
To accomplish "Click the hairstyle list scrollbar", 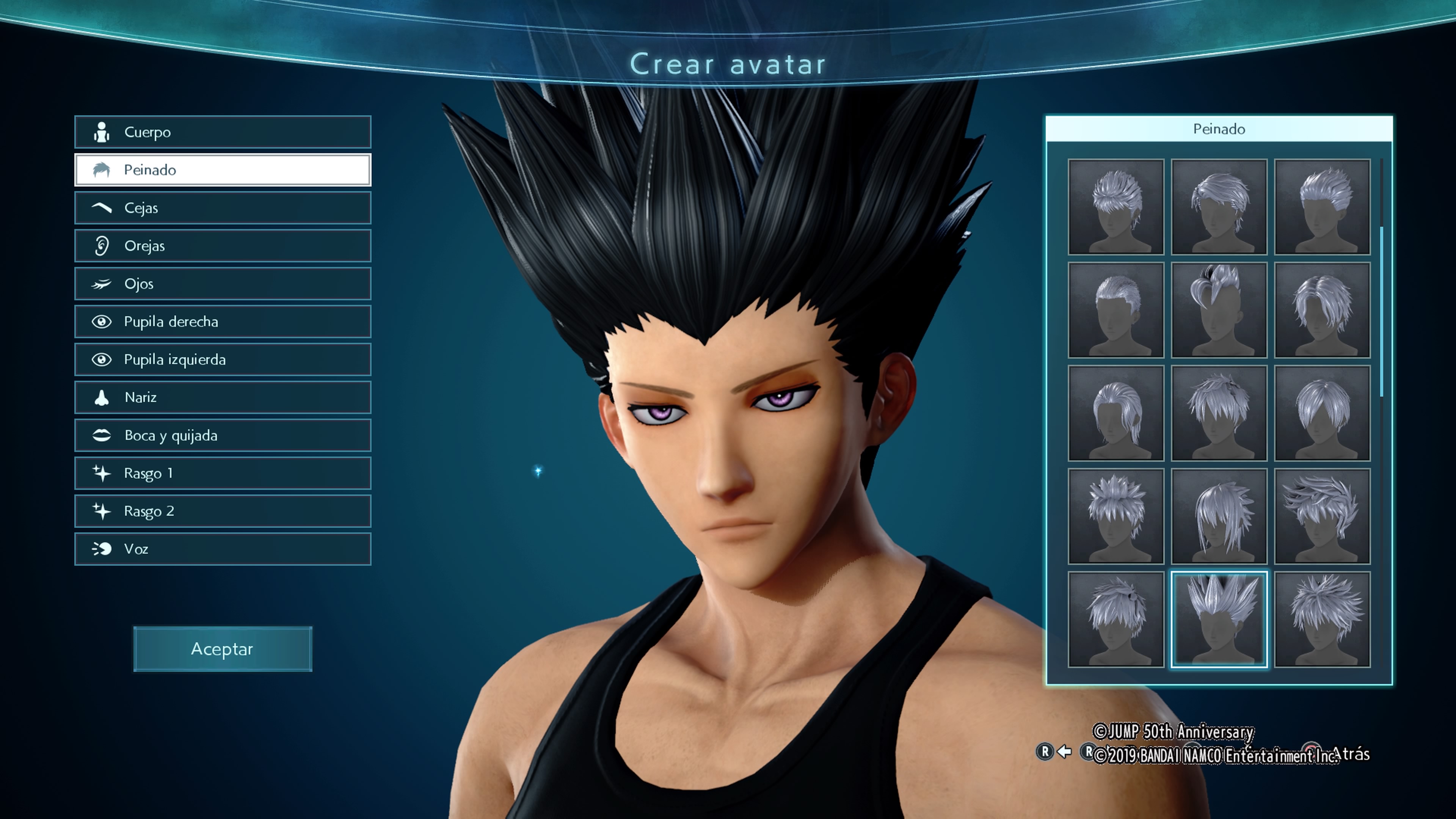I will [1381, 311].
